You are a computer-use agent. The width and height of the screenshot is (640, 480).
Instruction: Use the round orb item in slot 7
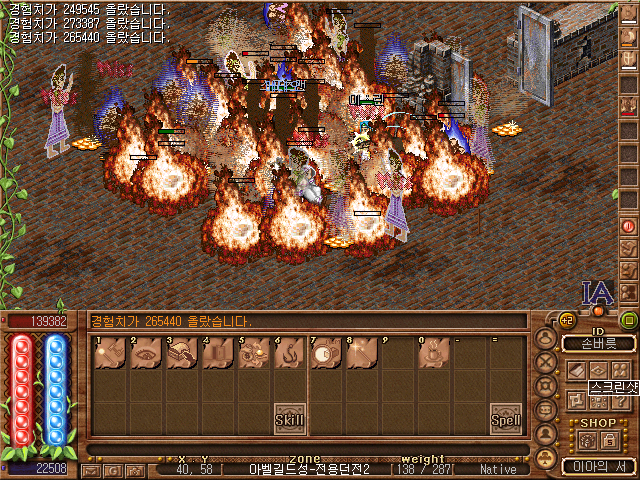coord(326,353)
